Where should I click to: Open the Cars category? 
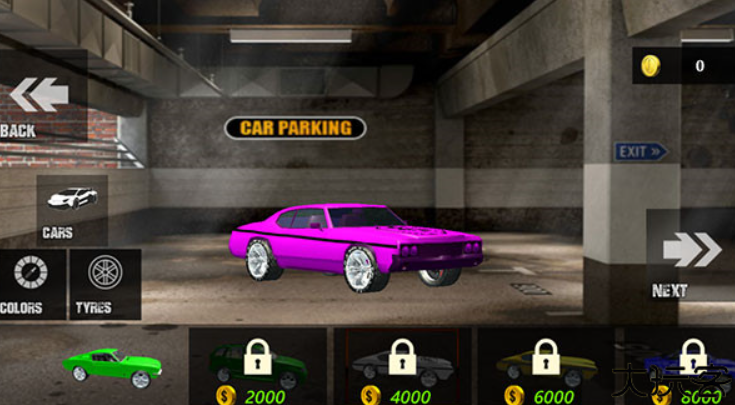point(72,209)
